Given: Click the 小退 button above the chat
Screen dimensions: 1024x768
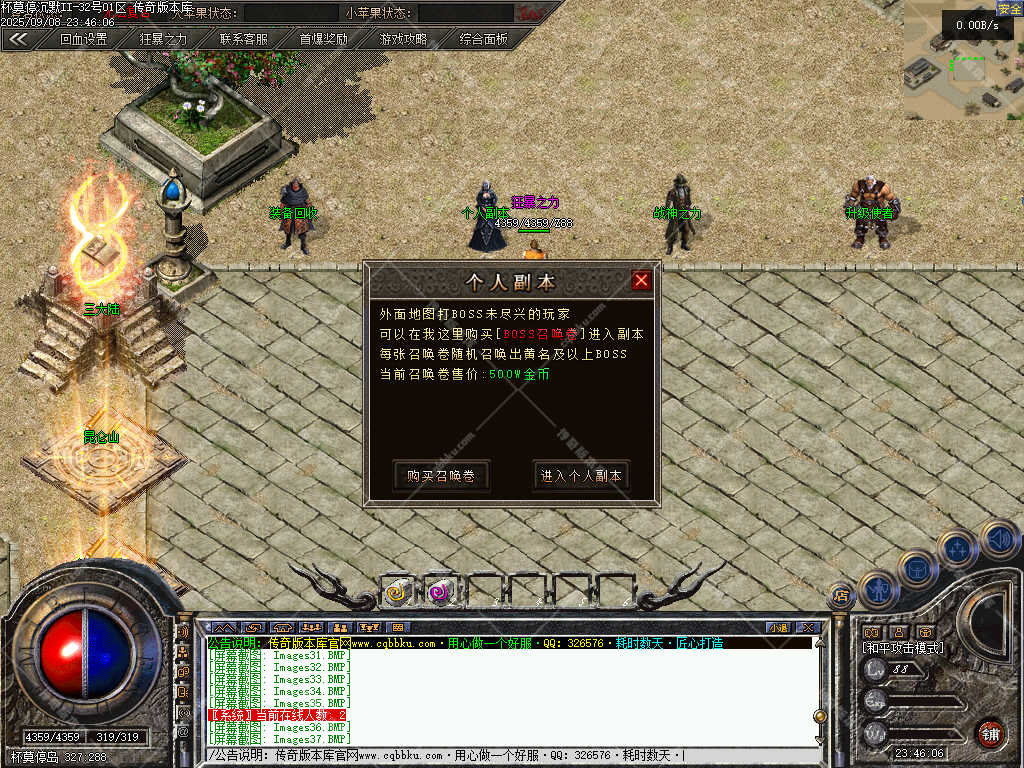Looking at the screenshot, I should click(778, 627).
